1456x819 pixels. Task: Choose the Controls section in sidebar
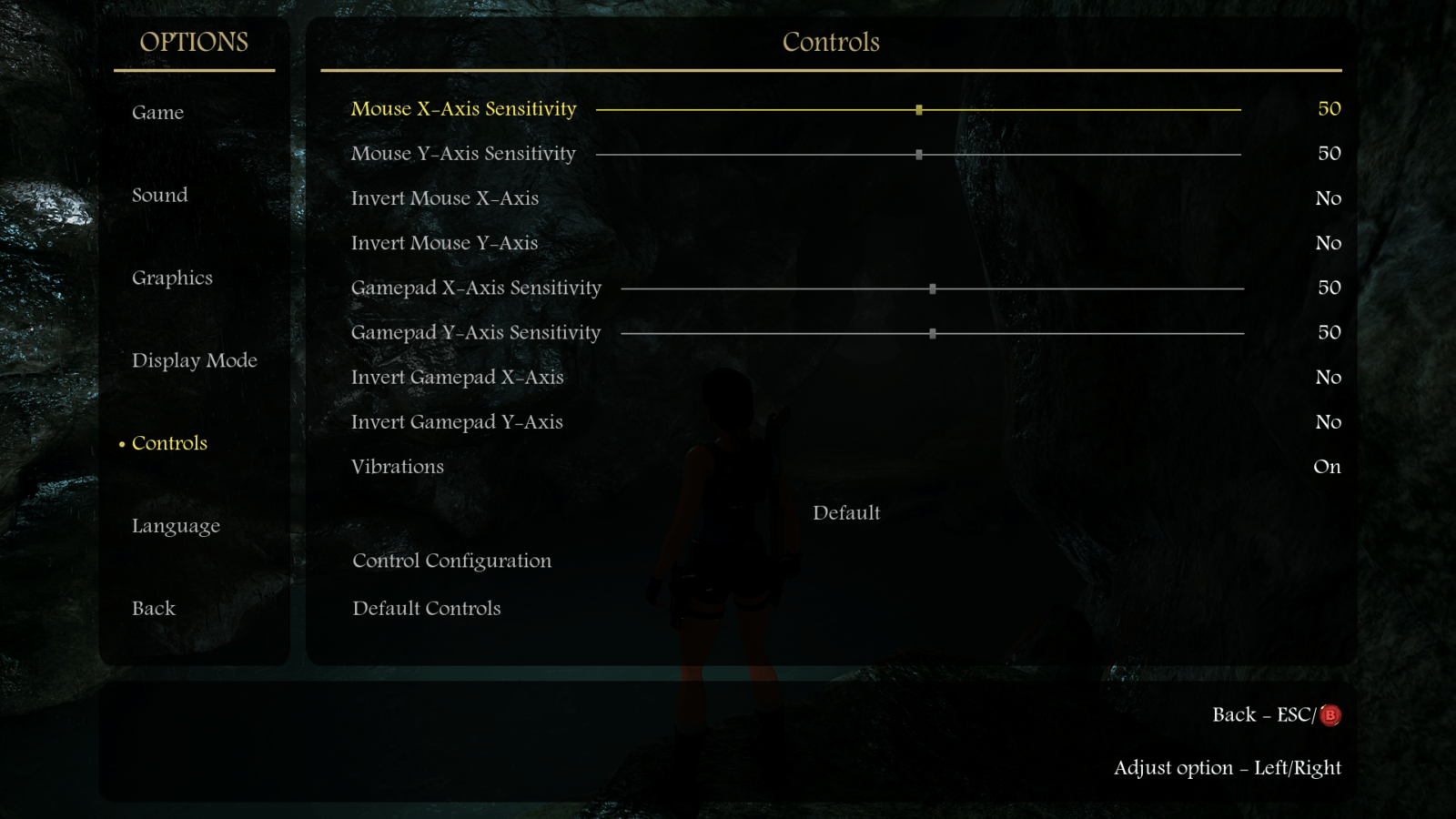coord(169,443)
